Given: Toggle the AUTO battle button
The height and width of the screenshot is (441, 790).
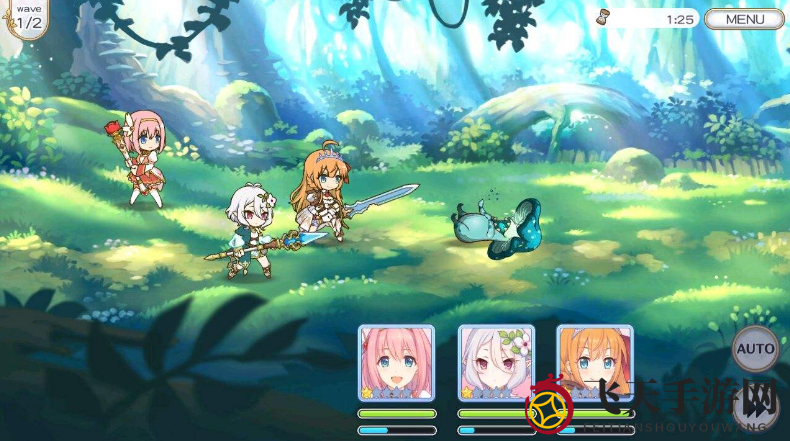Looking at the screenshot, I should 756,349.
